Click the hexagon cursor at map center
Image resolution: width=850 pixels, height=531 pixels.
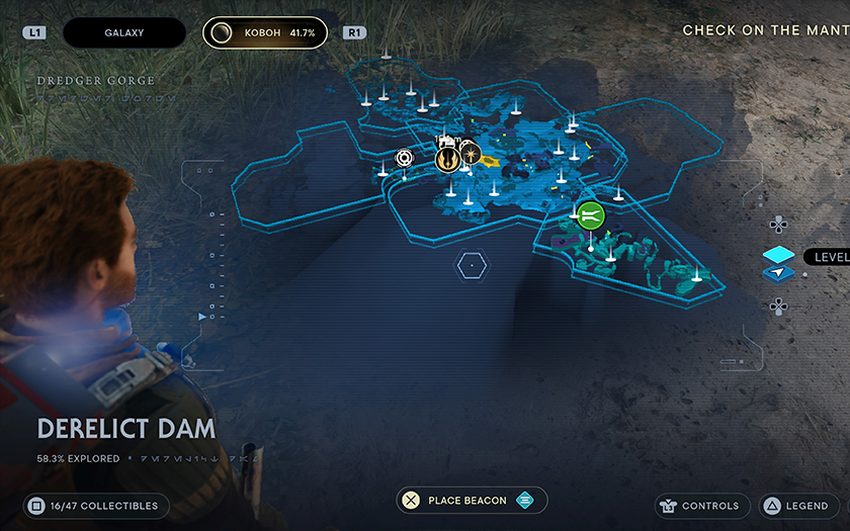point(471,266)
